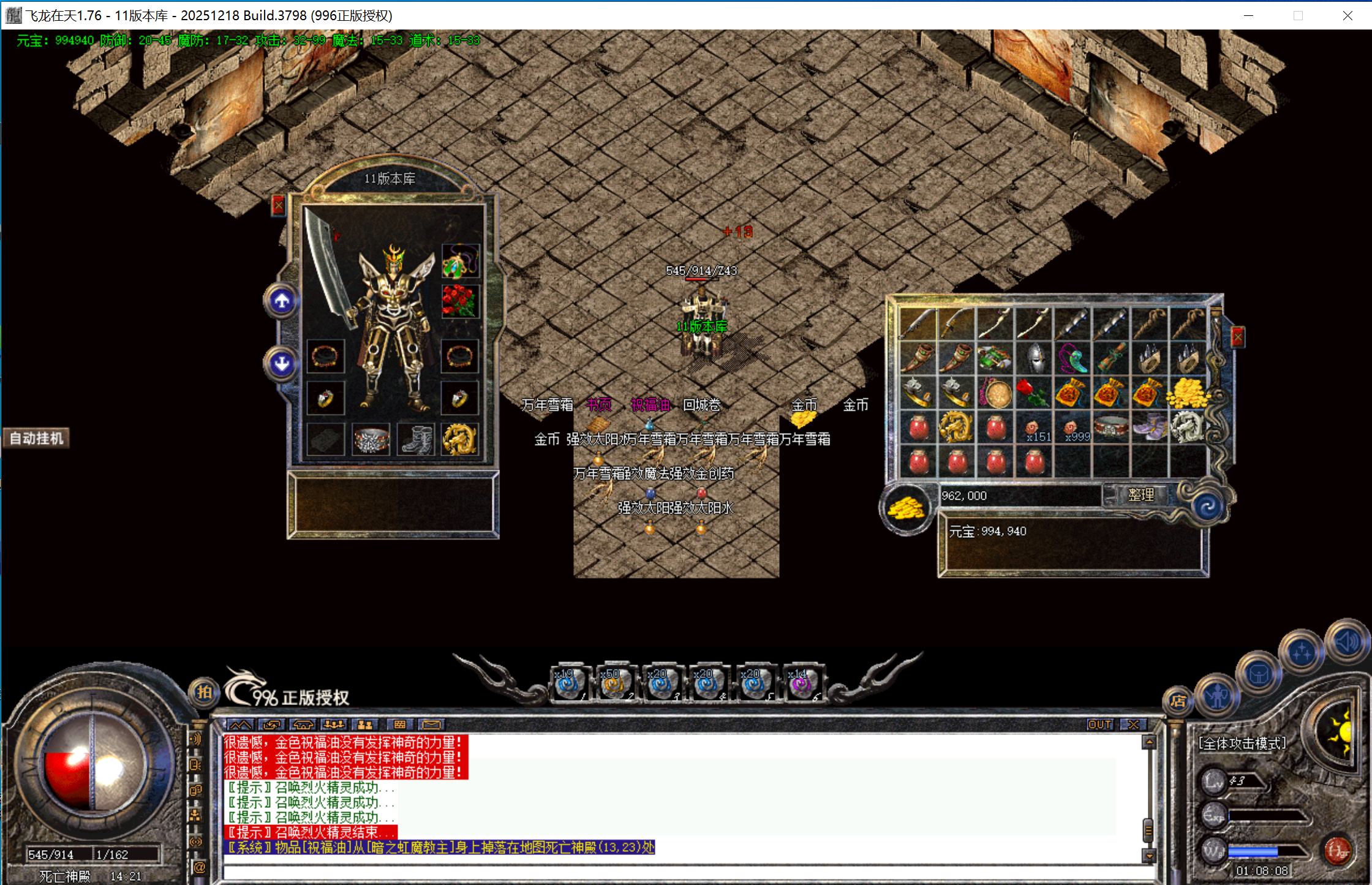This screenshot has height=885, width=1372.
Task: Open the 店 shop button
Action: [x=1177, y=701]
